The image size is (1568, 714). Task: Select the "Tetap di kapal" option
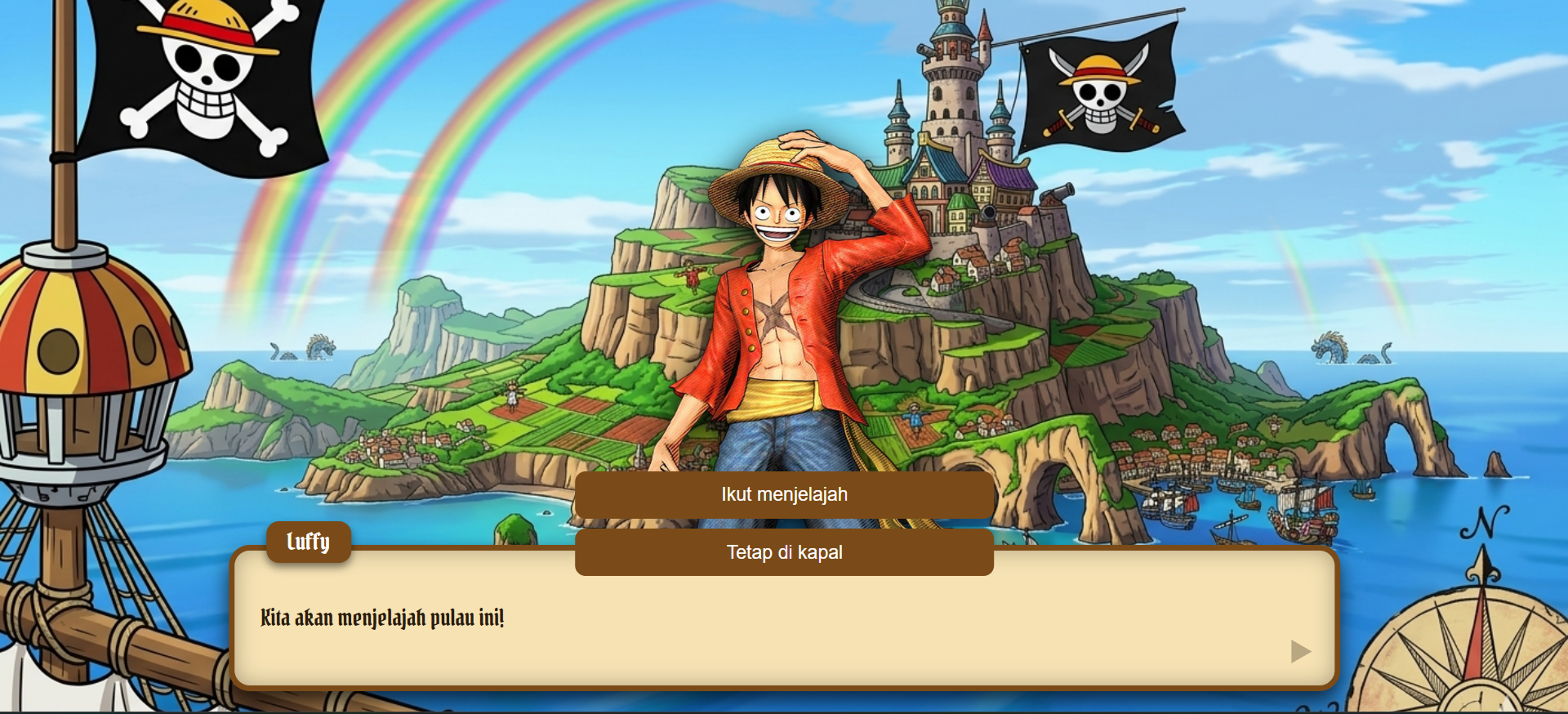pos(784,552)
